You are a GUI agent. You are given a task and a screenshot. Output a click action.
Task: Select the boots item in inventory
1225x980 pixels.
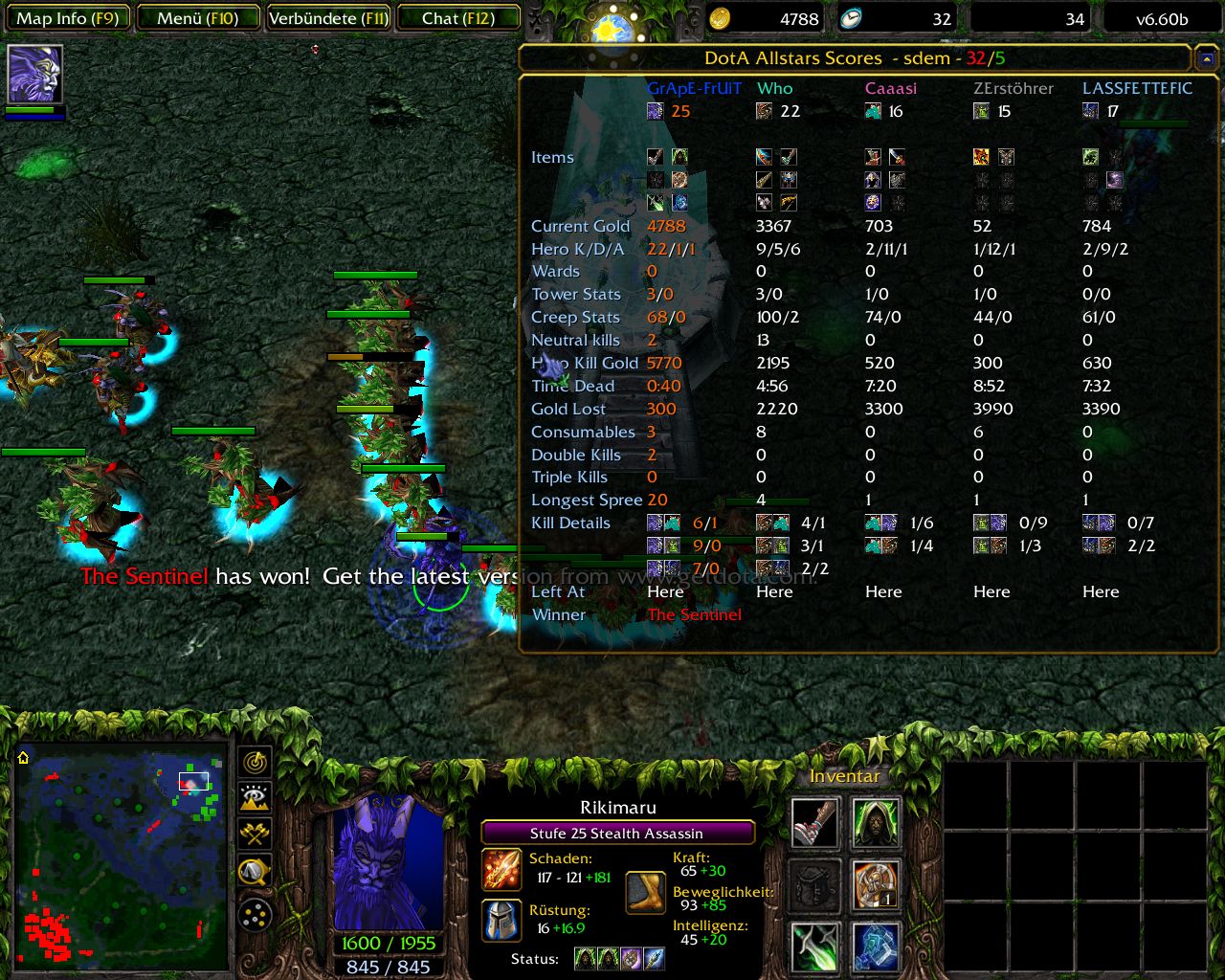[815, 822]
